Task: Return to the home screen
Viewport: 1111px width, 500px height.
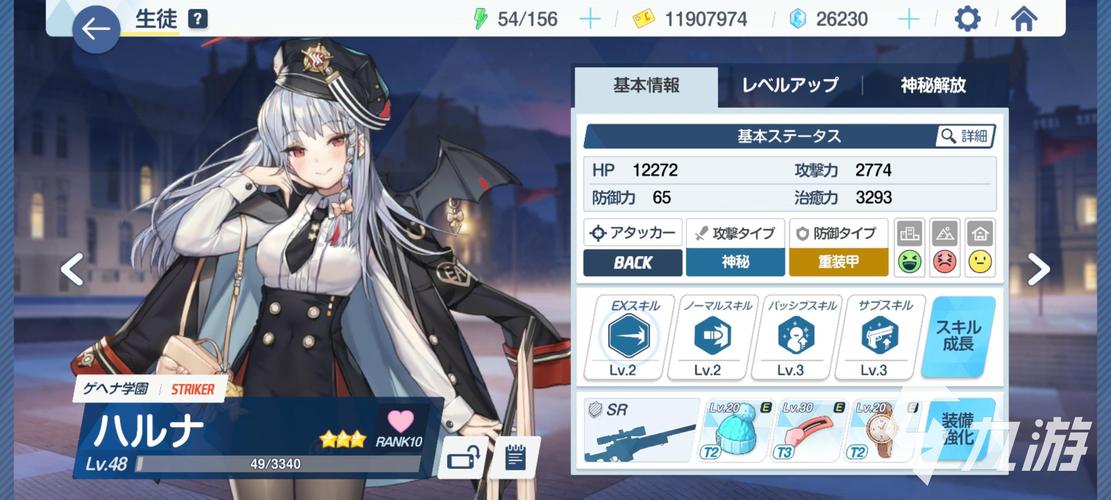Action: pos(1023,19)
